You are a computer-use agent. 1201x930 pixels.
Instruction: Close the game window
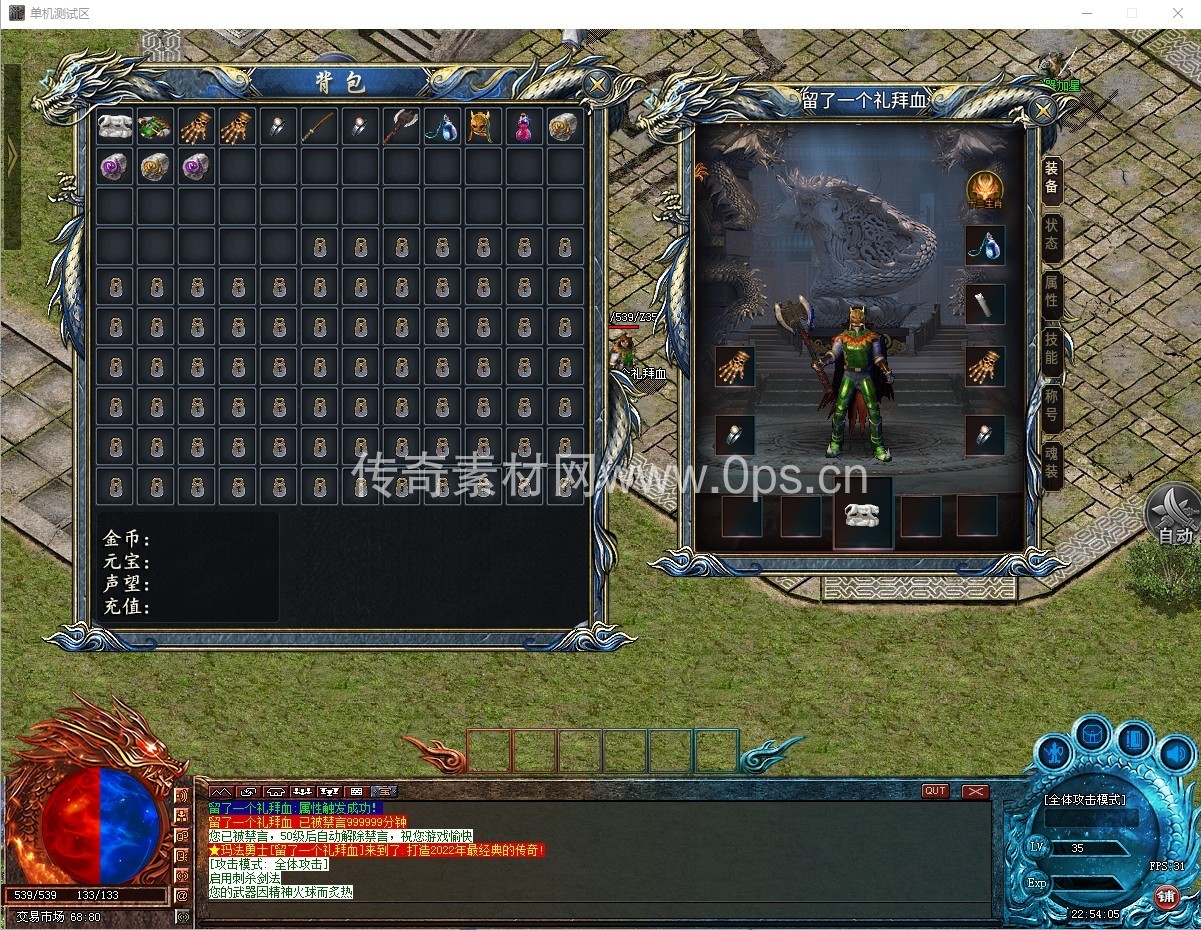[1177, 13]
